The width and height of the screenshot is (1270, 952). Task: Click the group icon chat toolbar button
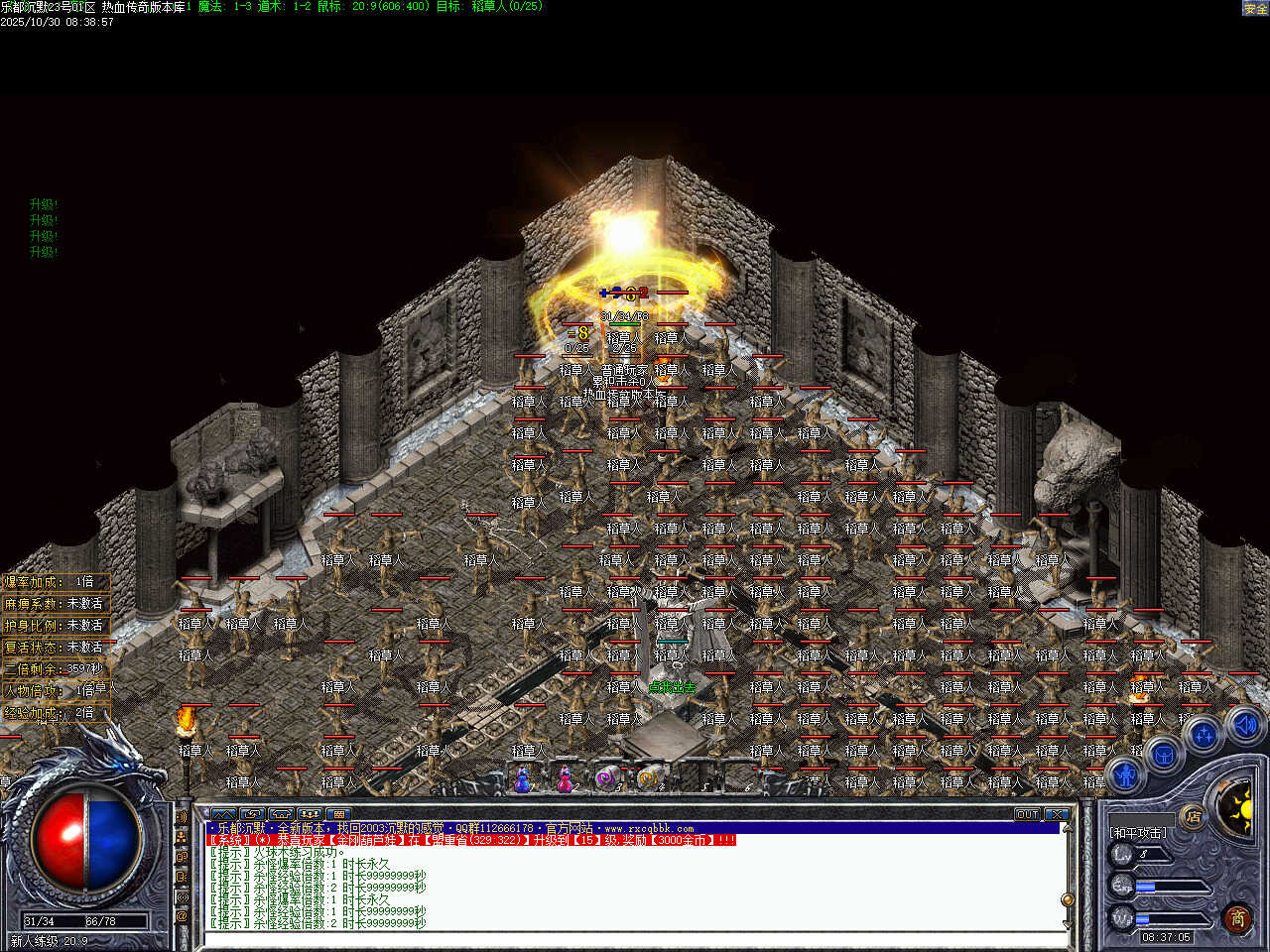coord(310,814)
